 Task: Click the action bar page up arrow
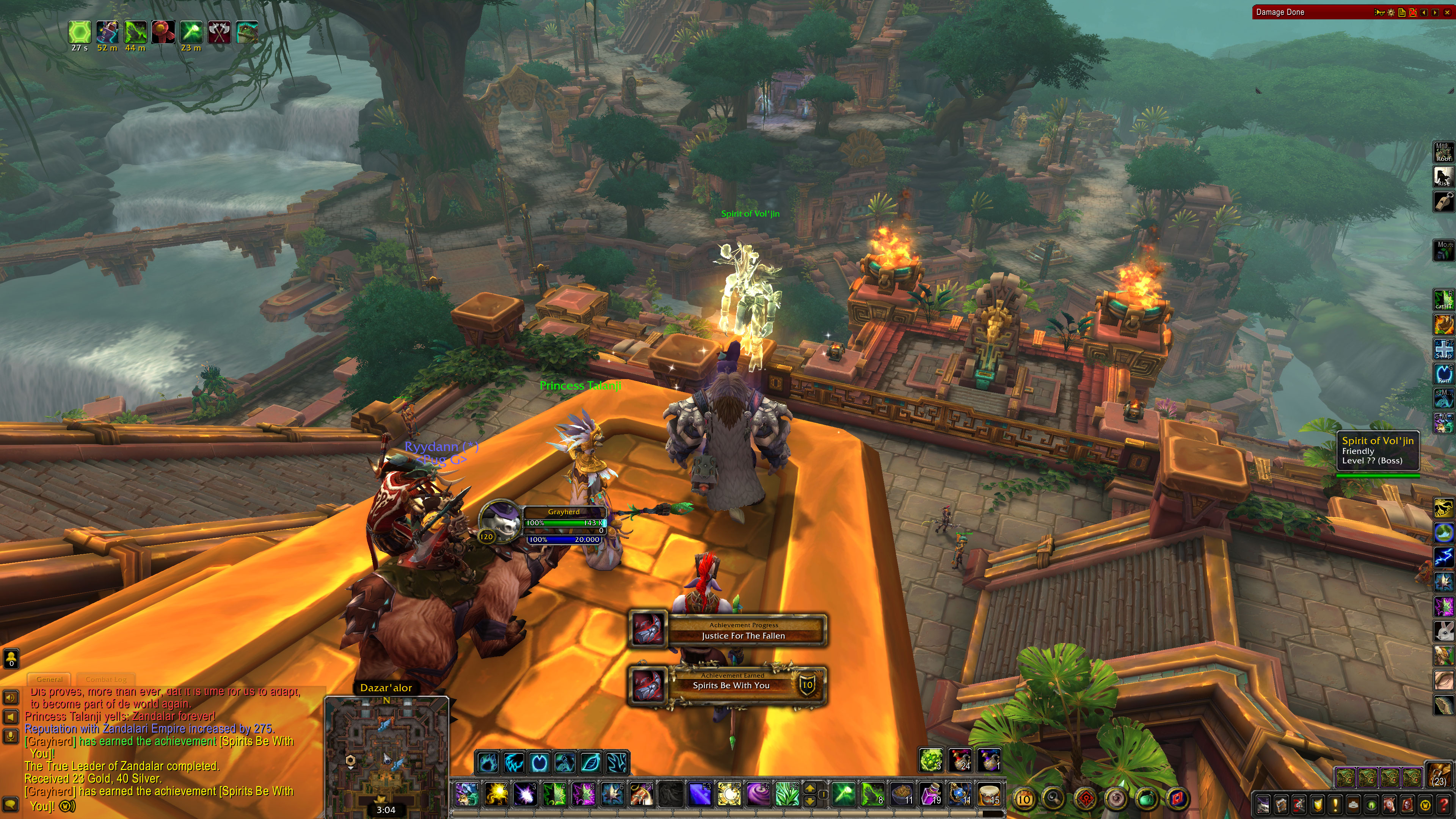pos(810,789)
